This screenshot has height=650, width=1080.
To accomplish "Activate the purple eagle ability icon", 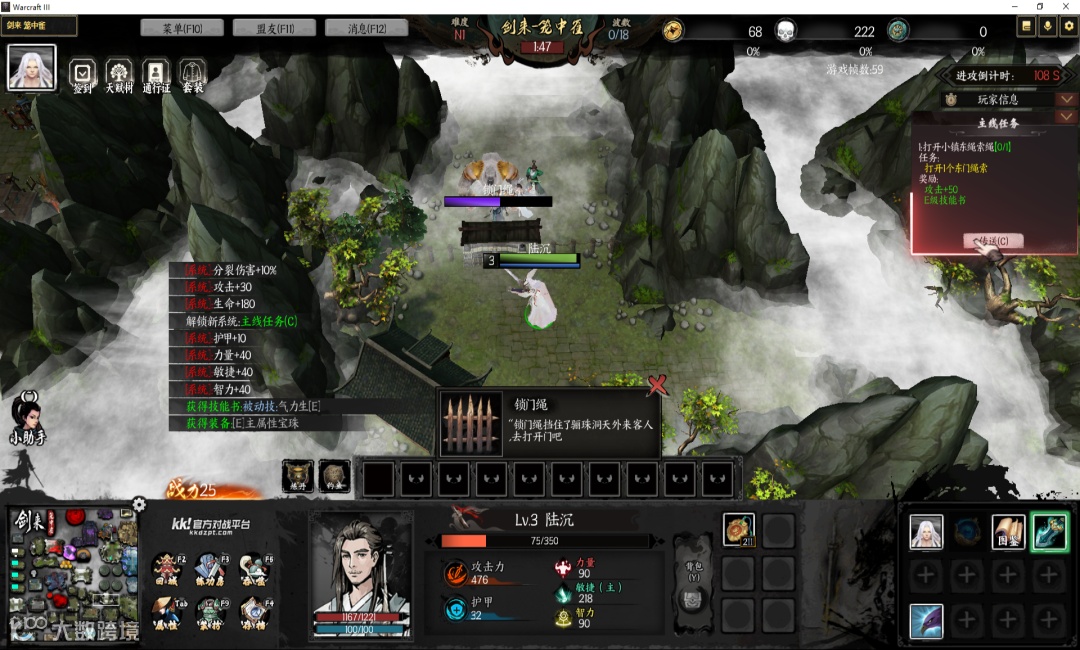I will click(x=926, y=621).
